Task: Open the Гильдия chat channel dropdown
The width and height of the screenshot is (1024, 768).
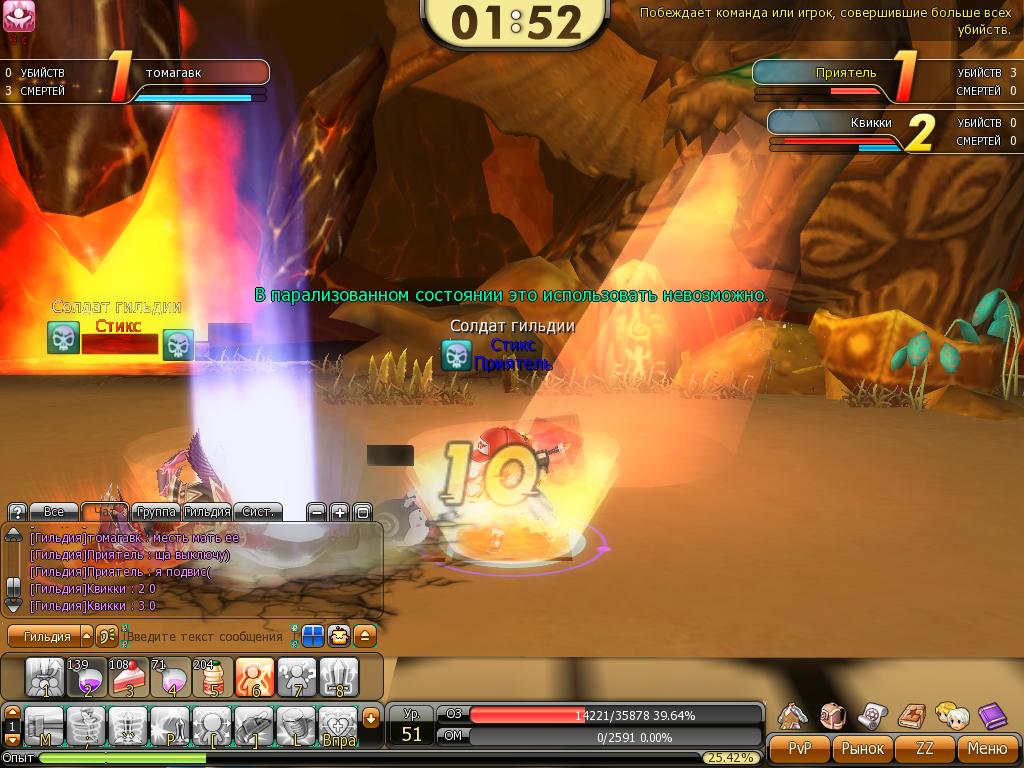Action: 86,636
